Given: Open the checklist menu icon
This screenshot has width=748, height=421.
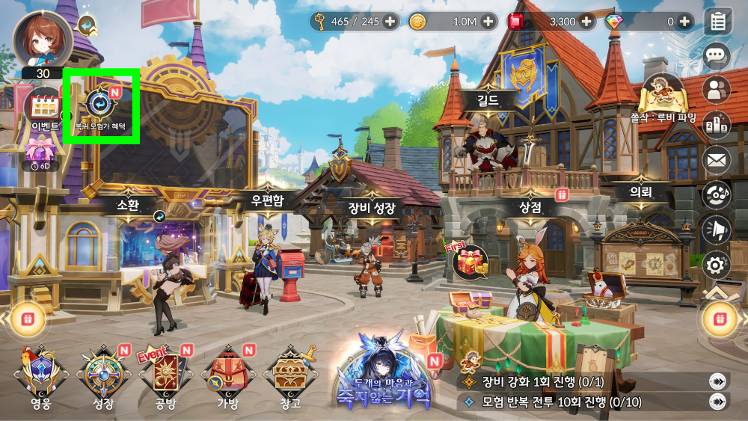Looking at the screenshot, I should pos(716,20).
